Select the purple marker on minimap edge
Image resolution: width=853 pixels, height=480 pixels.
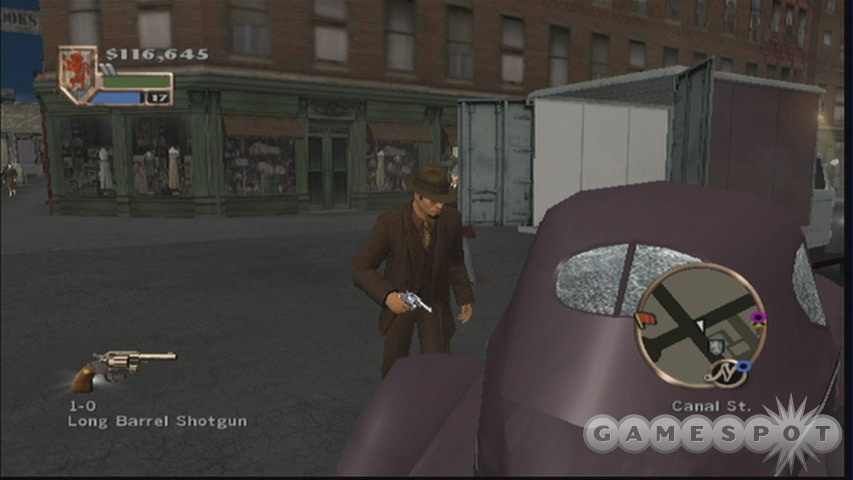point(758,319)
